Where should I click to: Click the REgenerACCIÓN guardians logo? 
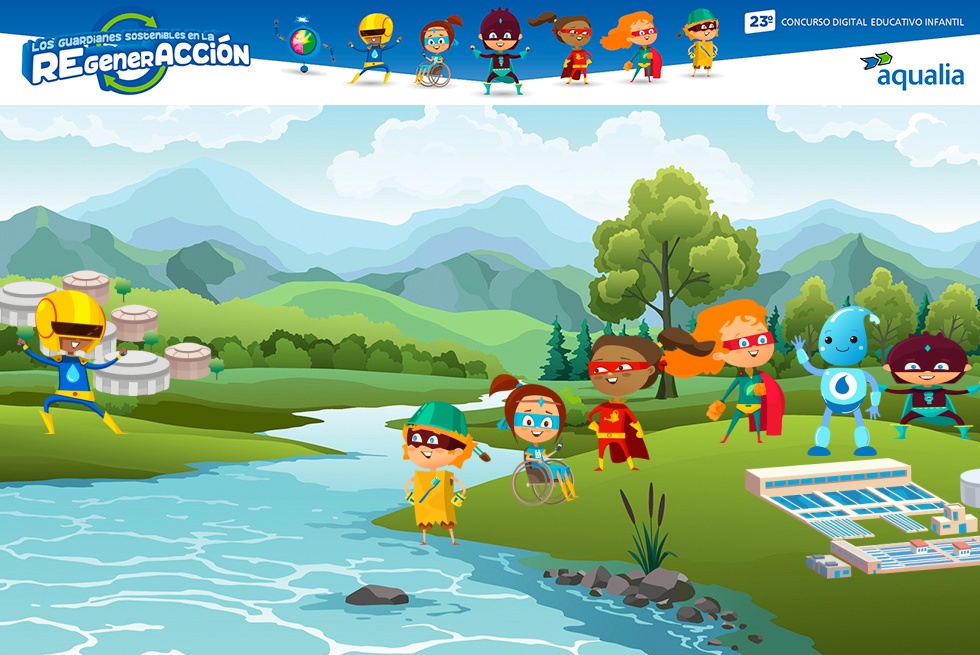(x=136, y=54)
